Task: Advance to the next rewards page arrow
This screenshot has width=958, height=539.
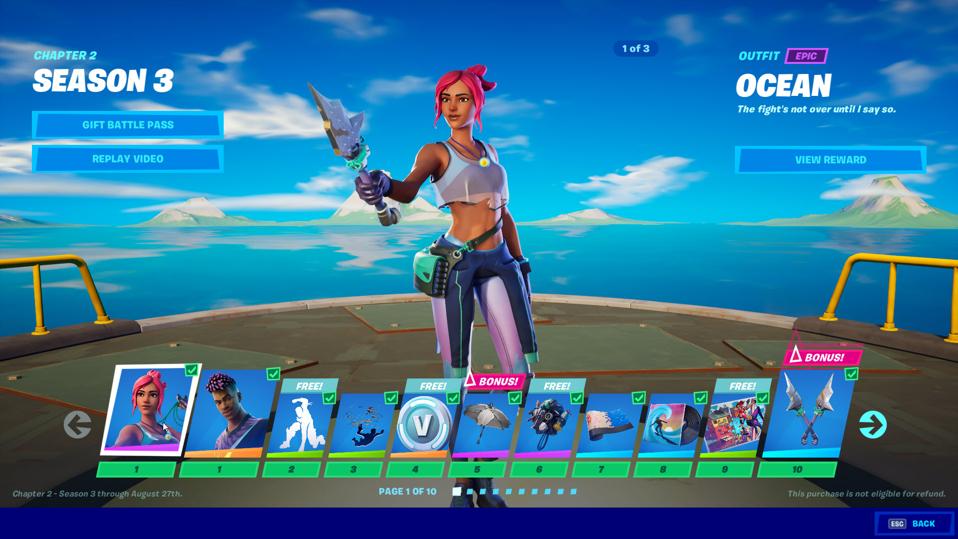Action: click(x=872, y=425)
